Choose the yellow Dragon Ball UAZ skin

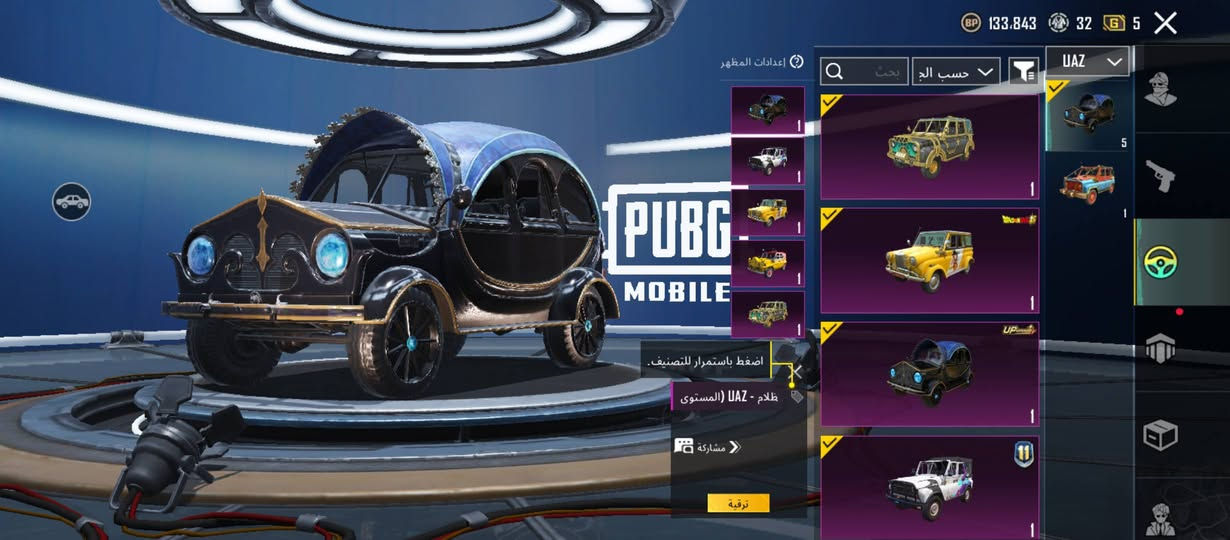tap(930, 261)
